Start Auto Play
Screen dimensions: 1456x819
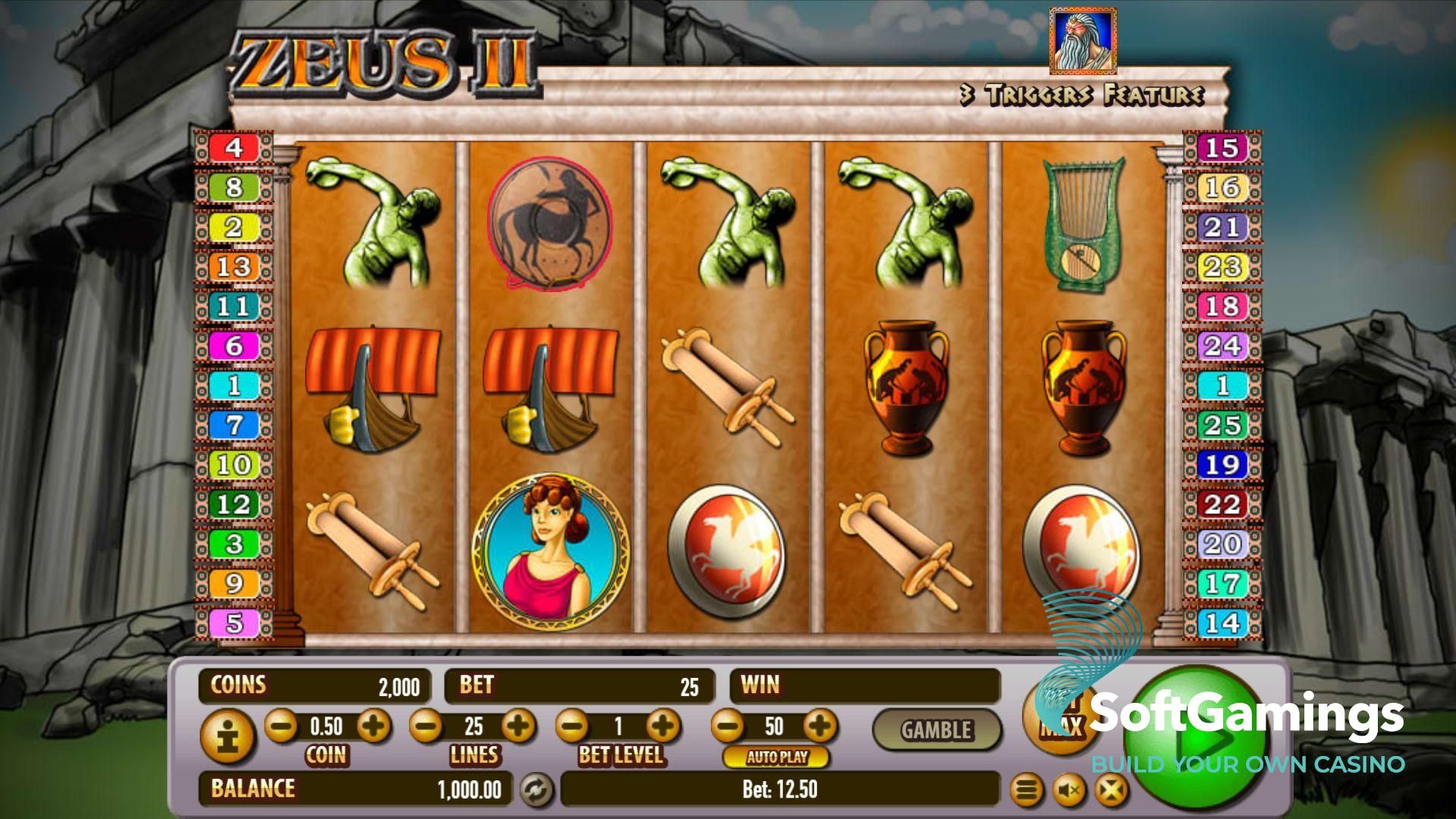776,757
